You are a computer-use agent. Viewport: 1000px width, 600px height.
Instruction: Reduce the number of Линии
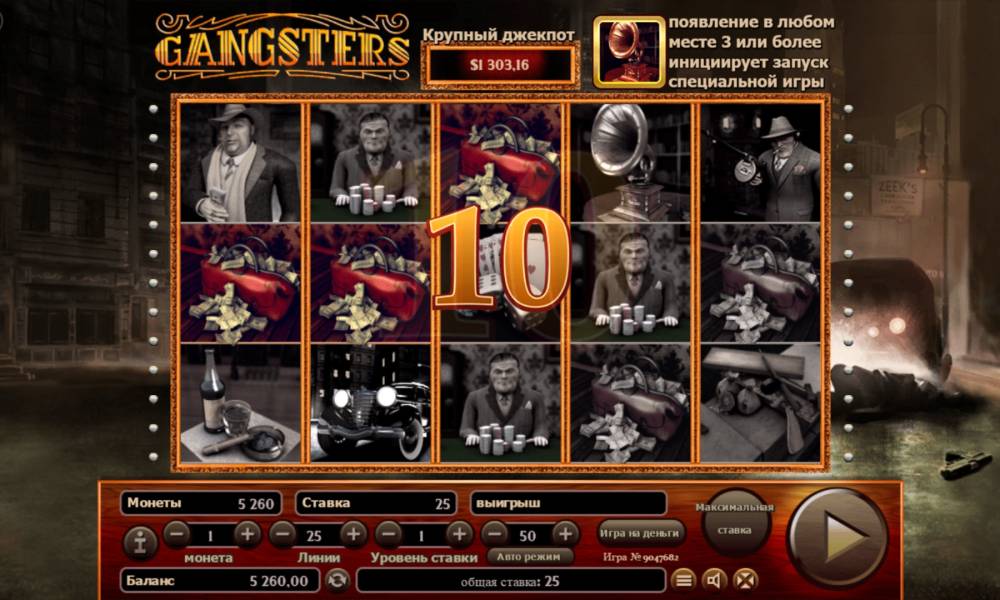coord(283,533)
